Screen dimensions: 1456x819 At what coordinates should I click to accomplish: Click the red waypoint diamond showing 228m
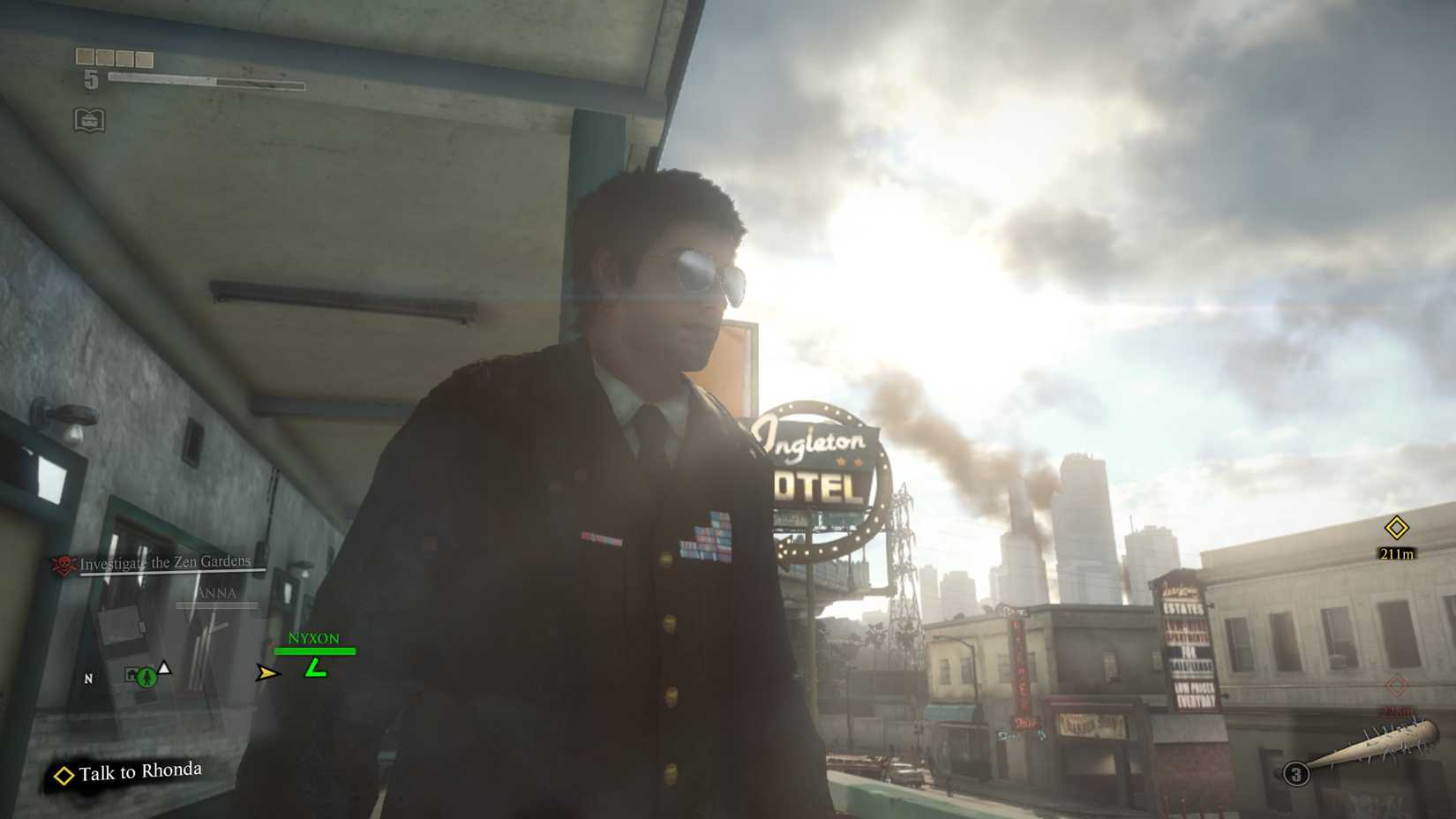coord(1397,684)
